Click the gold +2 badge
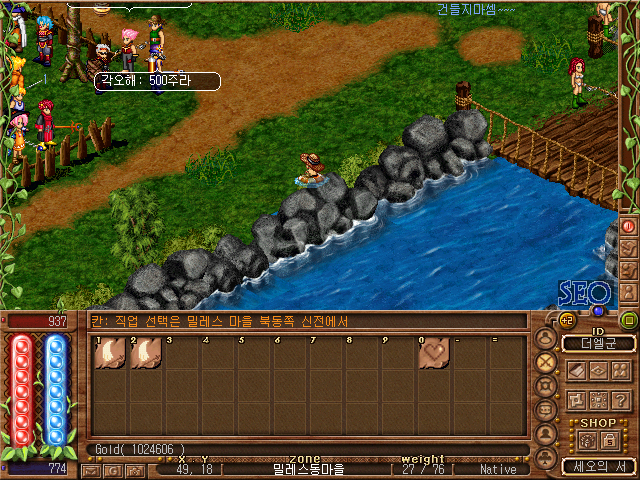Viewport: 640px width, 480px height. (x=566, y=320)
